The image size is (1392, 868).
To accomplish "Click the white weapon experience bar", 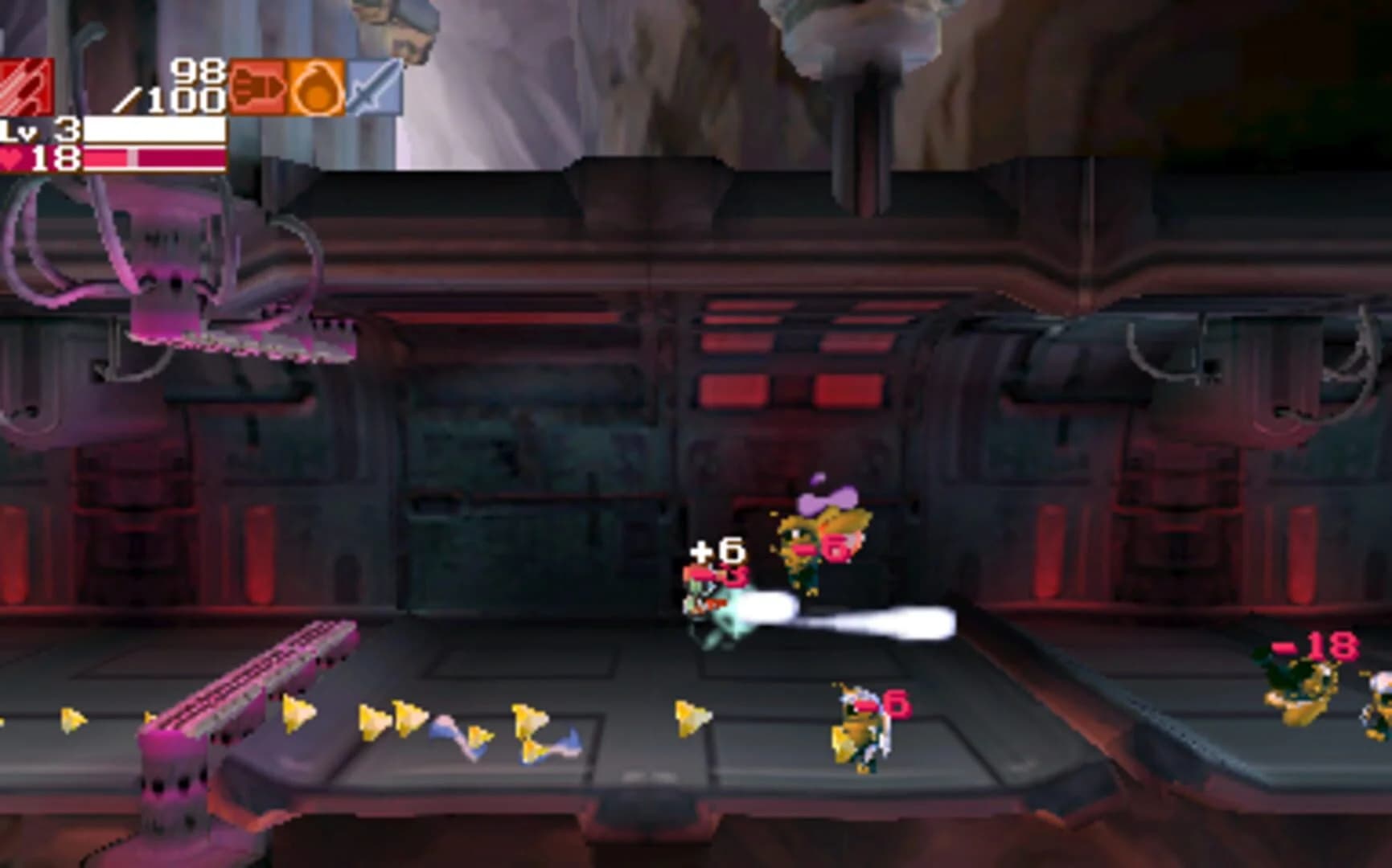I will (x=157, y=131).
